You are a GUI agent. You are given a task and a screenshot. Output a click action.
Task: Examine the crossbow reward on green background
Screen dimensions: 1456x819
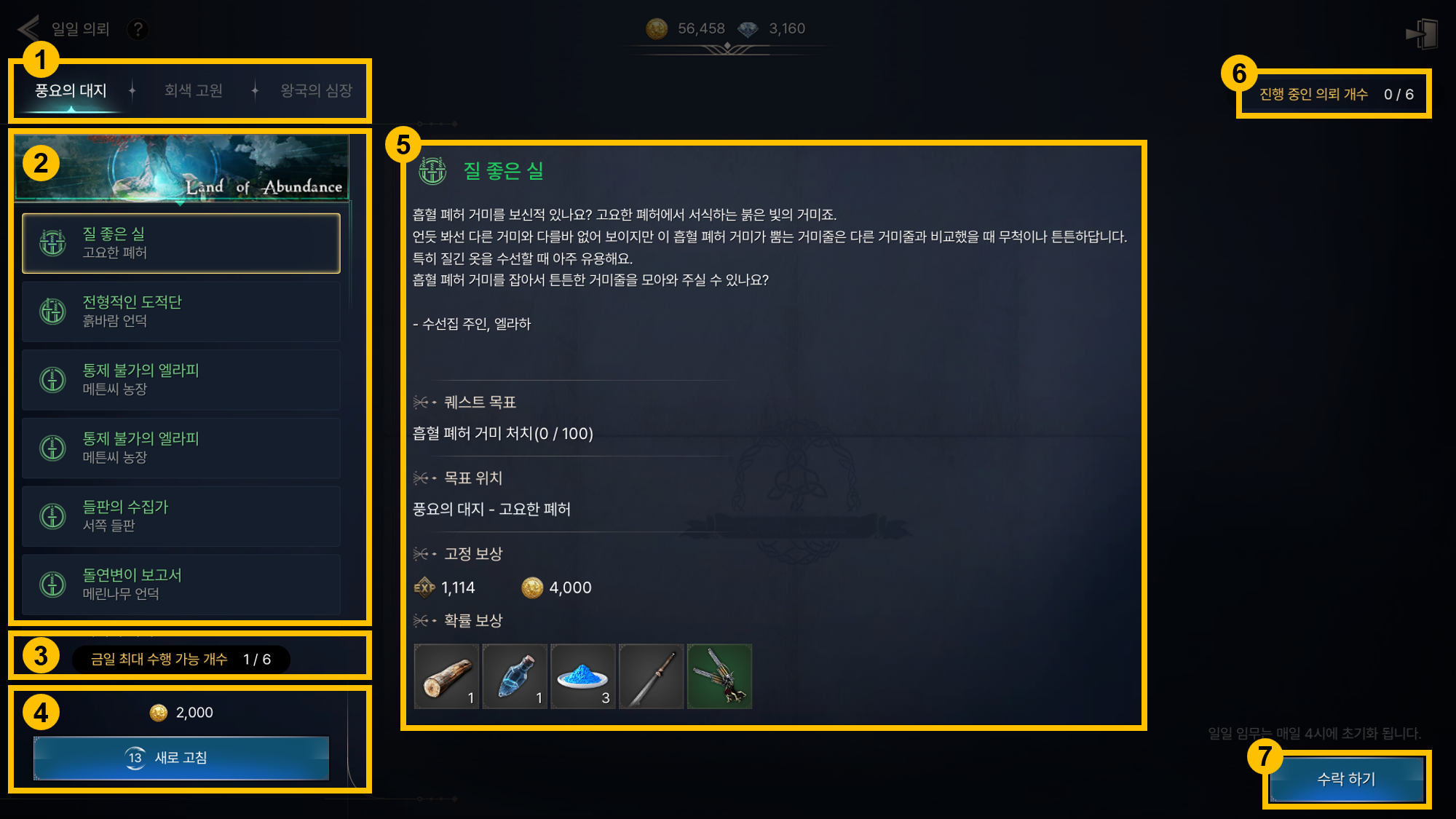[720, 676]
